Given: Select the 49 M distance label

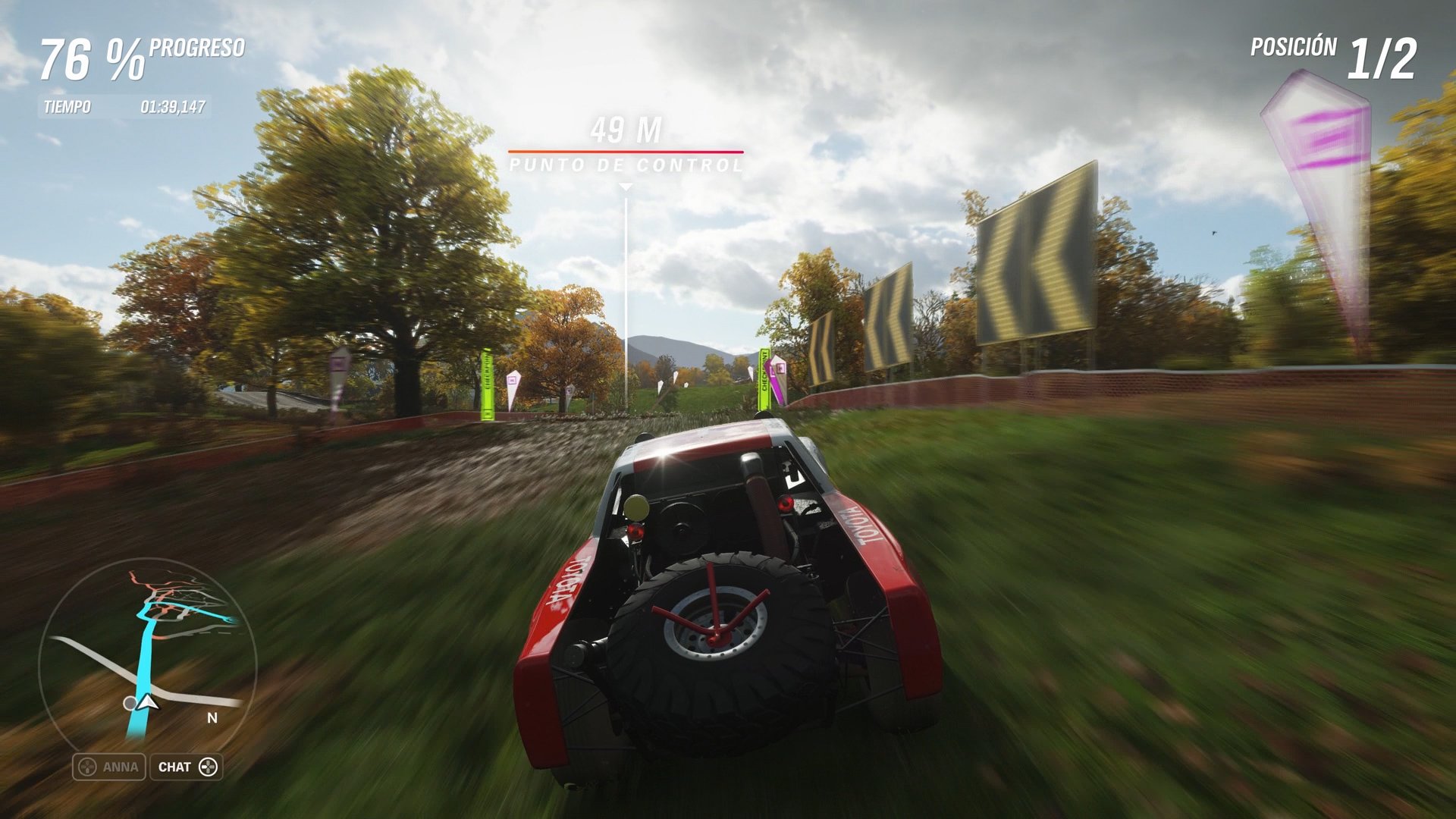Looking at the screenshot, I should (625, 129).
